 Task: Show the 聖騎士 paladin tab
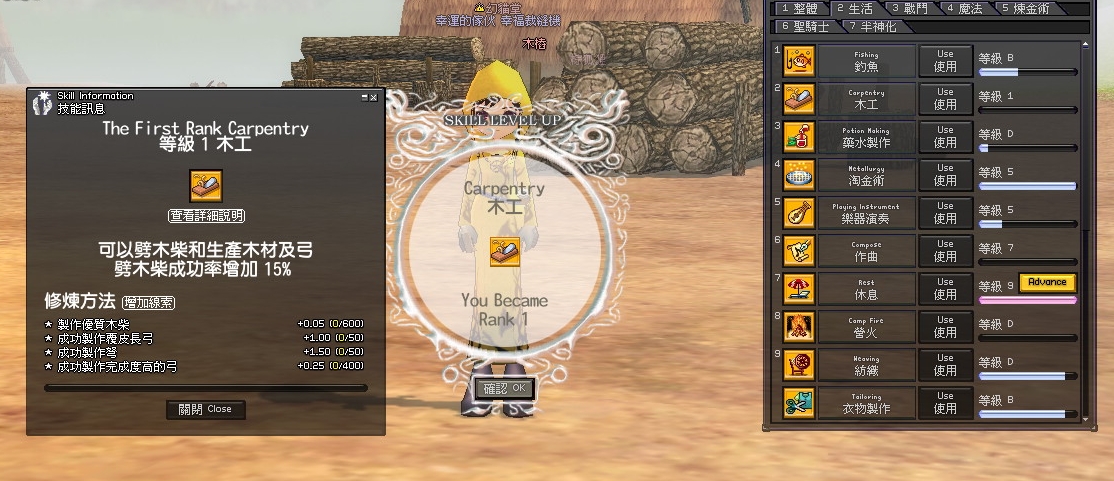click(x=804, y=26)
